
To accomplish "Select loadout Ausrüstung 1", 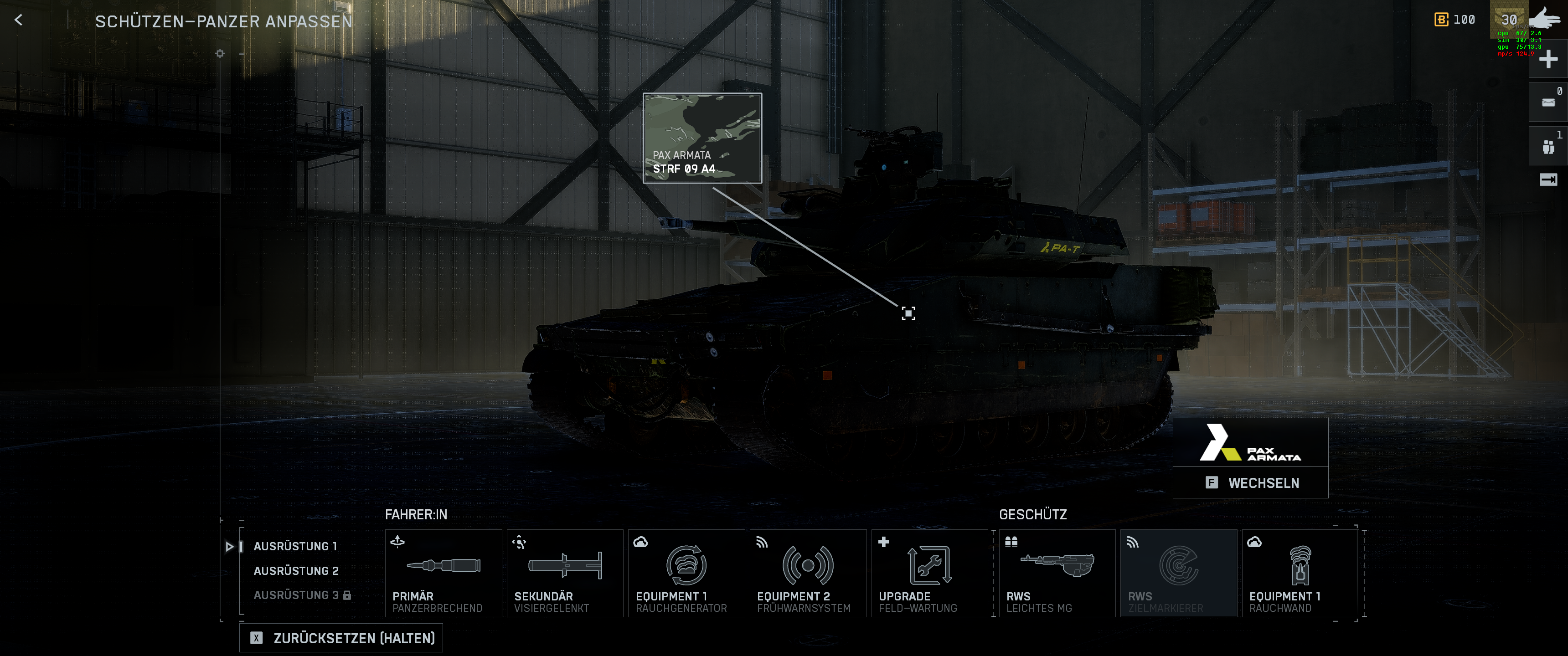I will [x=295, y=546].
